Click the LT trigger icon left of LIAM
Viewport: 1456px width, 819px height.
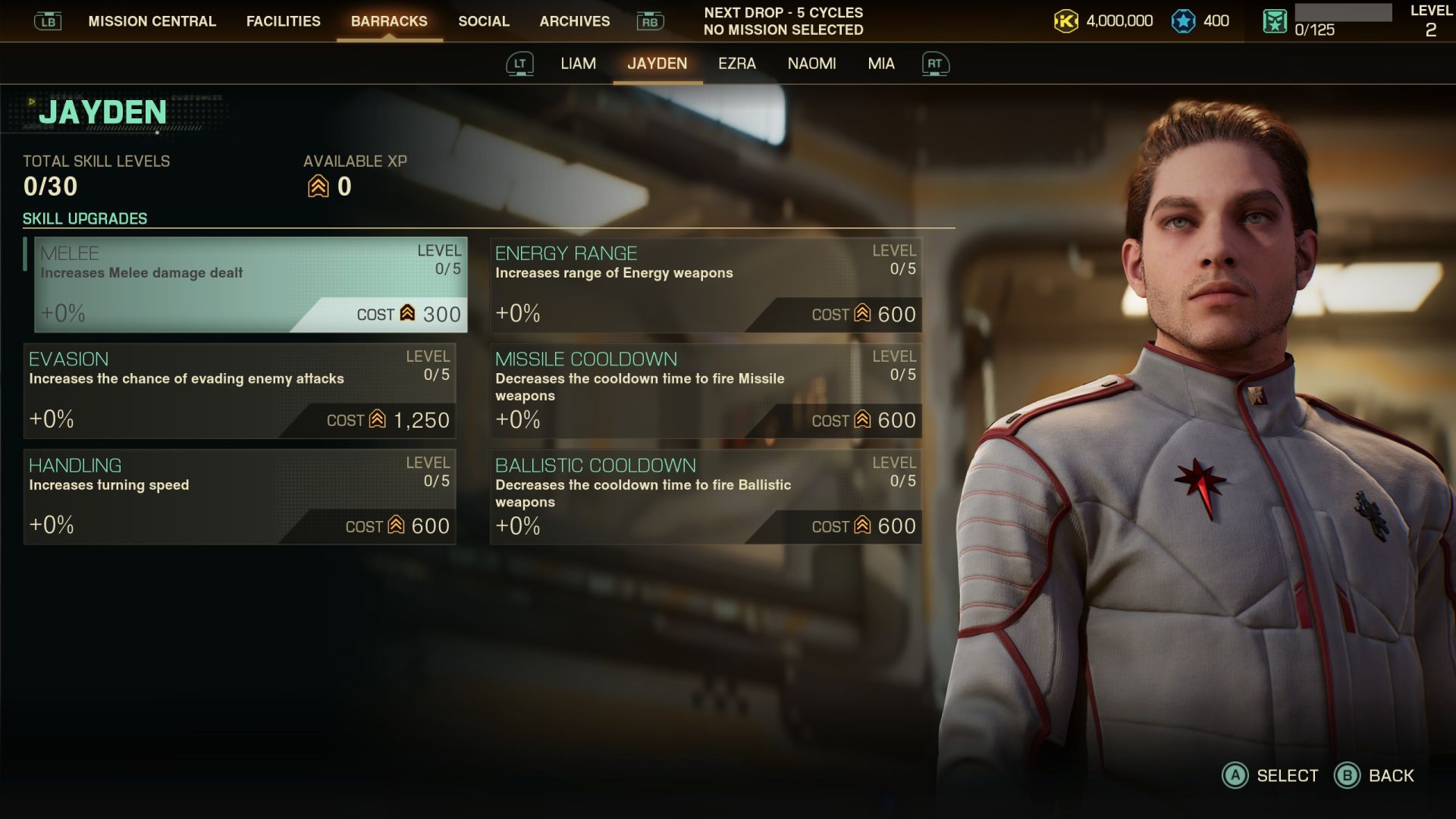point(520,64)
